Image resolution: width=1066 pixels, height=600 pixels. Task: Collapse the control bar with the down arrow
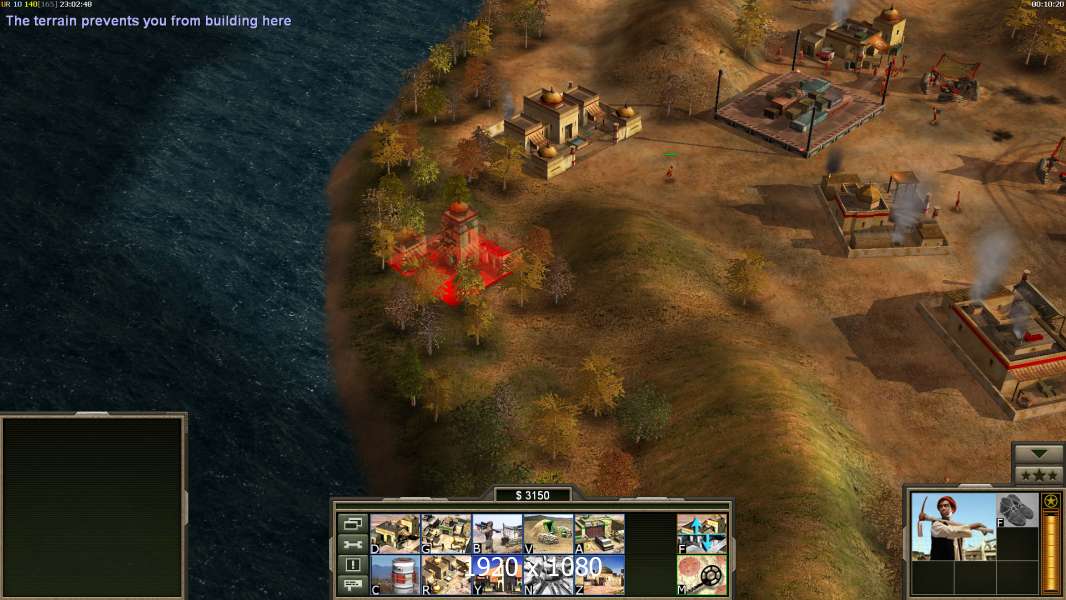[1039, 454]
